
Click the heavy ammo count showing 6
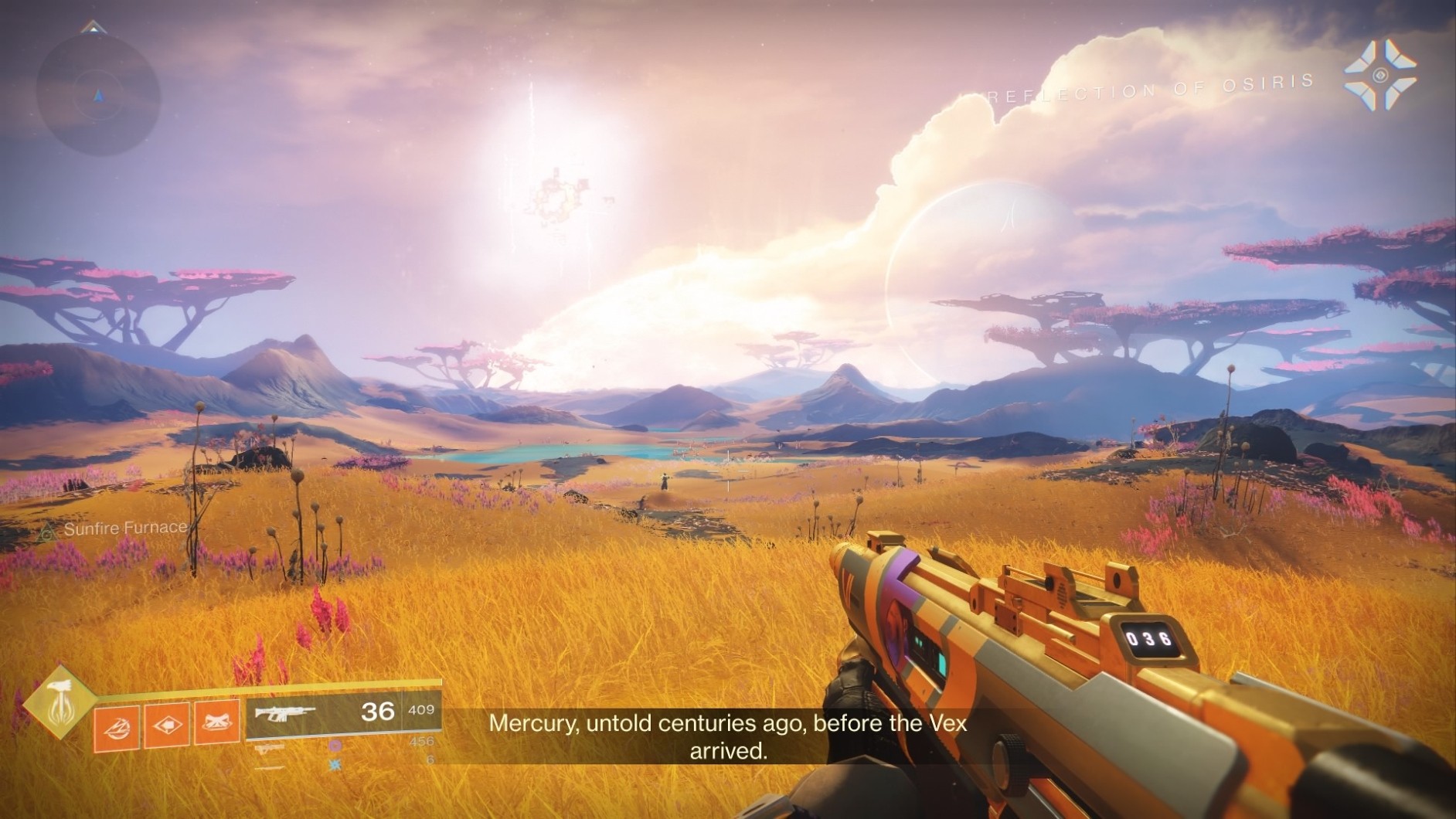point(431,758)
